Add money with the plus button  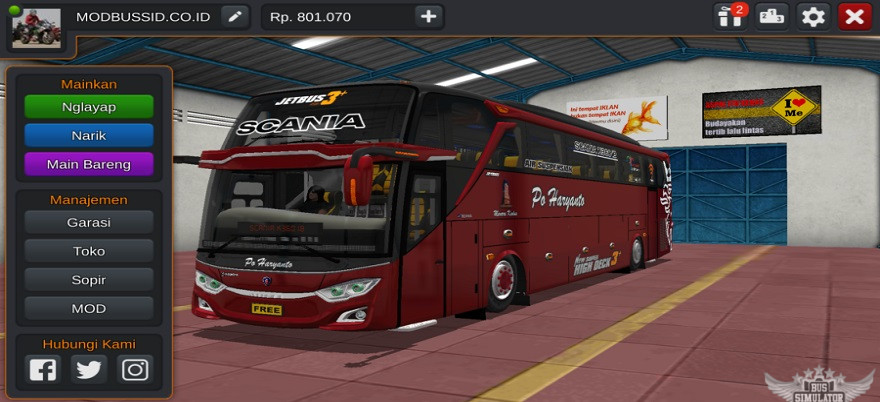(428, 16)
